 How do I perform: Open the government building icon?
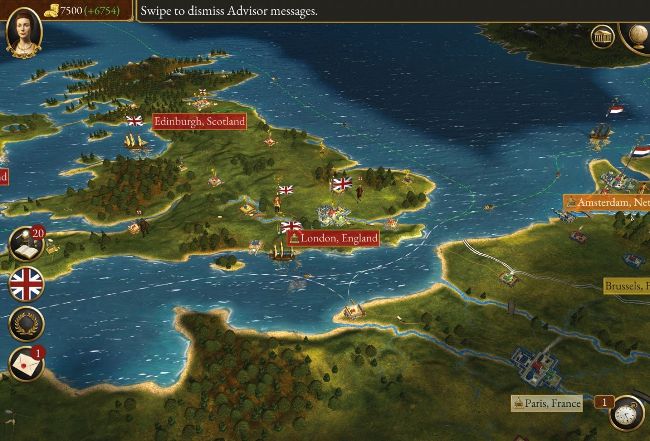pos(602,37)
